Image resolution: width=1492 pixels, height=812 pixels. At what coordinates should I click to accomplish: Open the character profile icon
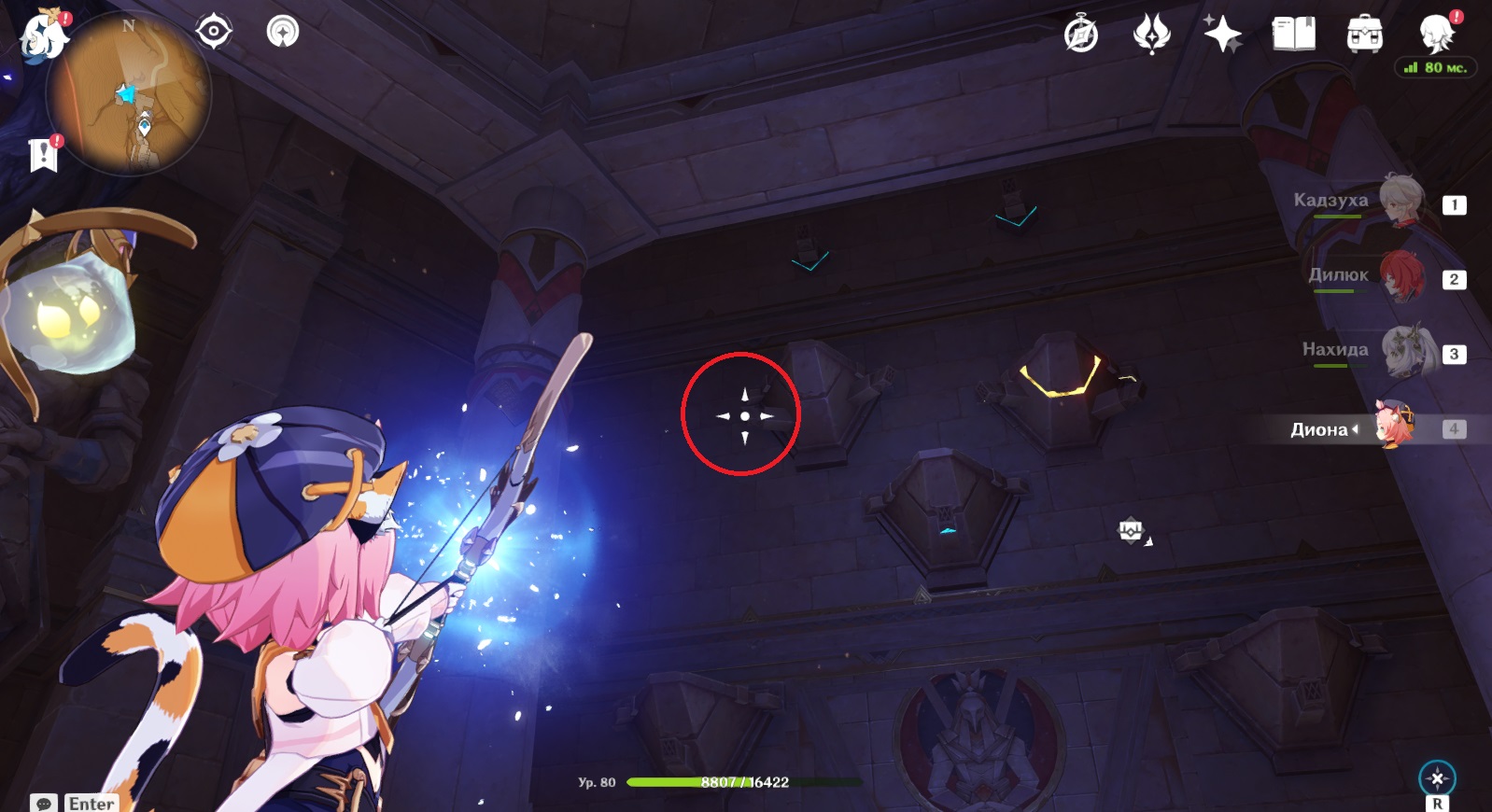tap(1436, 35)
